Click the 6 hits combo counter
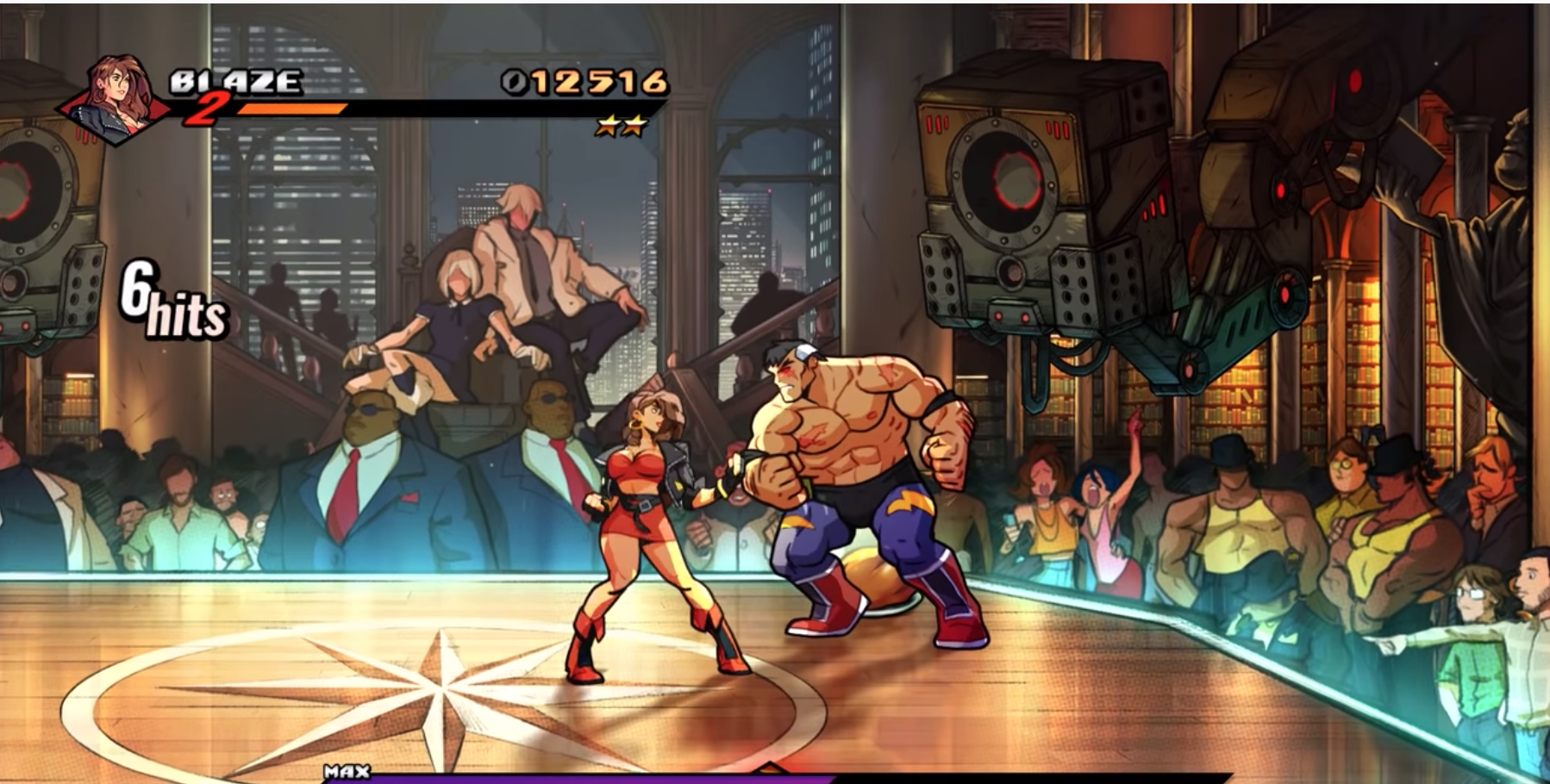The width and height of the screenshot is (1550, 784). coord(171,298)
